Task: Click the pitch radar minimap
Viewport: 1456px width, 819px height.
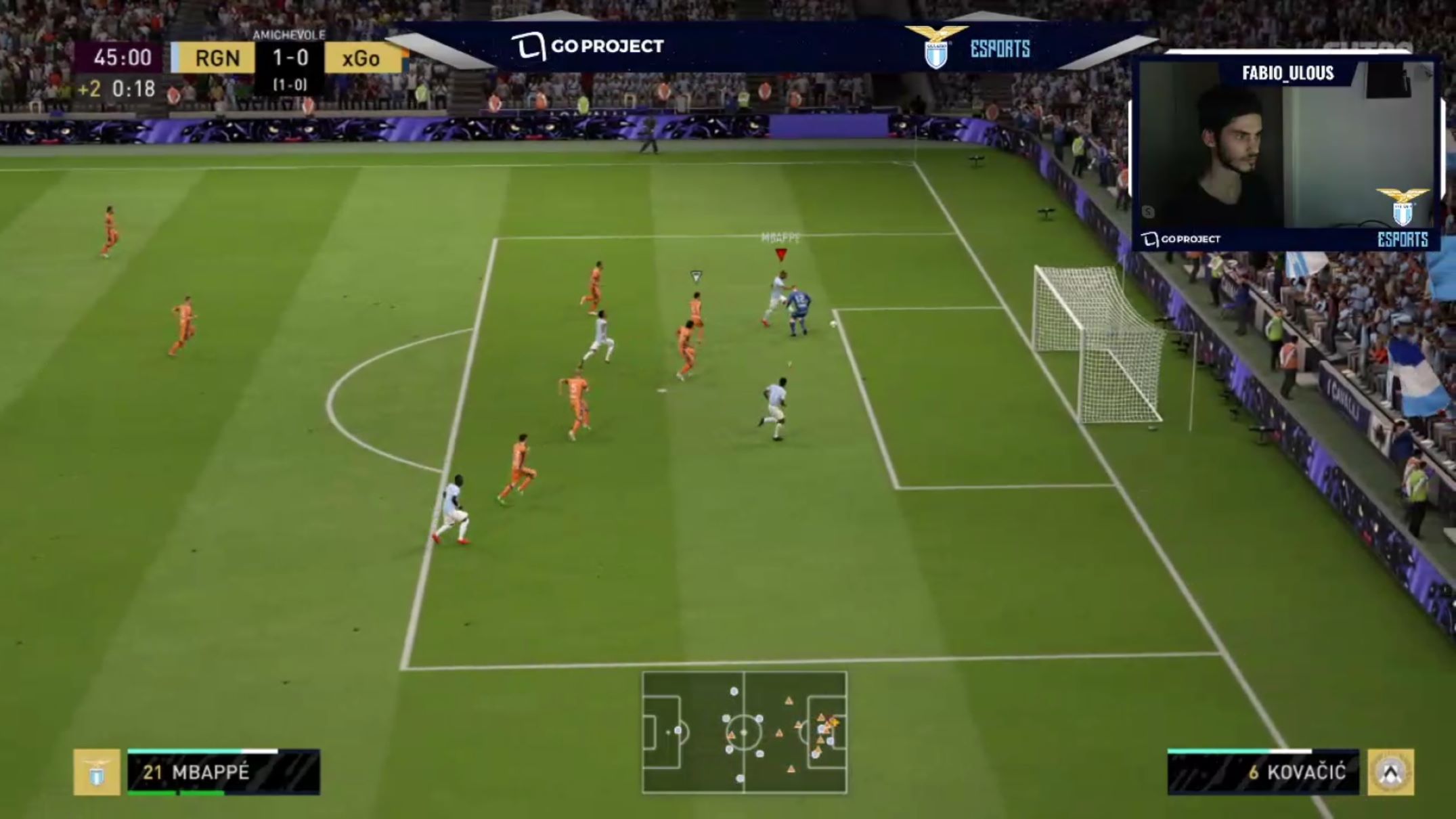Action: [744, 732]
